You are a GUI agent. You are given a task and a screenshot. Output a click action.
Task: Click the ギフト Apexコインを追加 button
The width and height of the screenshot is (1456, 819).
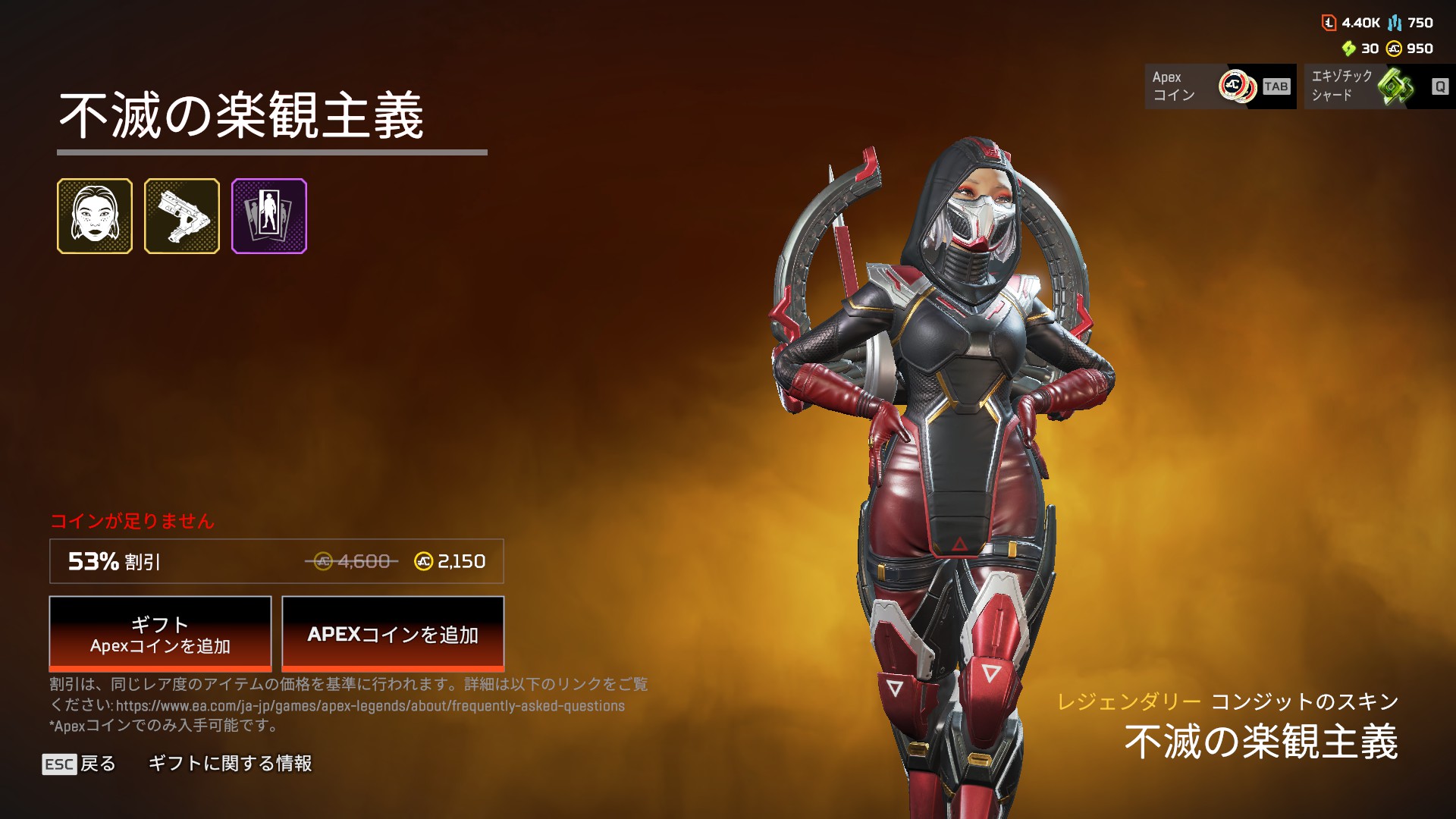tap(160, 634)
